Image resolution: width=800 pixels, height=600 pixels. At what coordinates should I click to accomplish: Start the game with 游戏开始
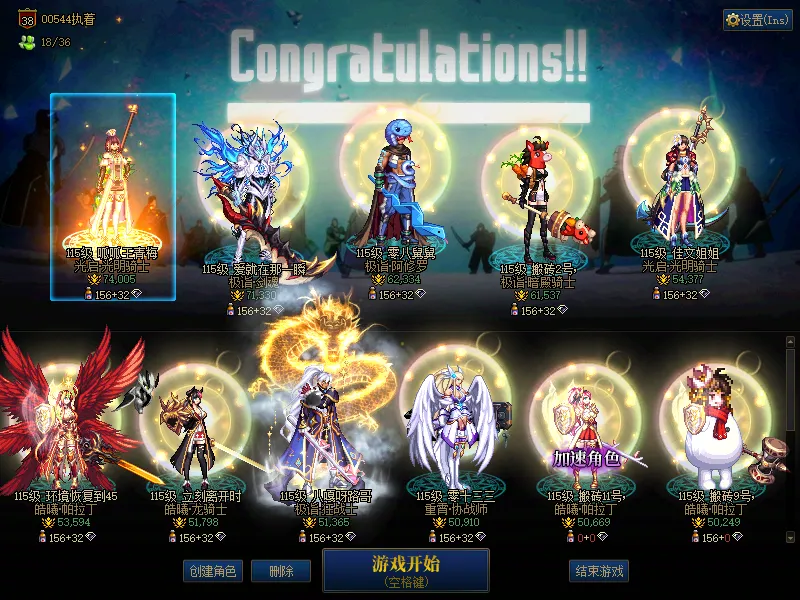click(405, 569)
